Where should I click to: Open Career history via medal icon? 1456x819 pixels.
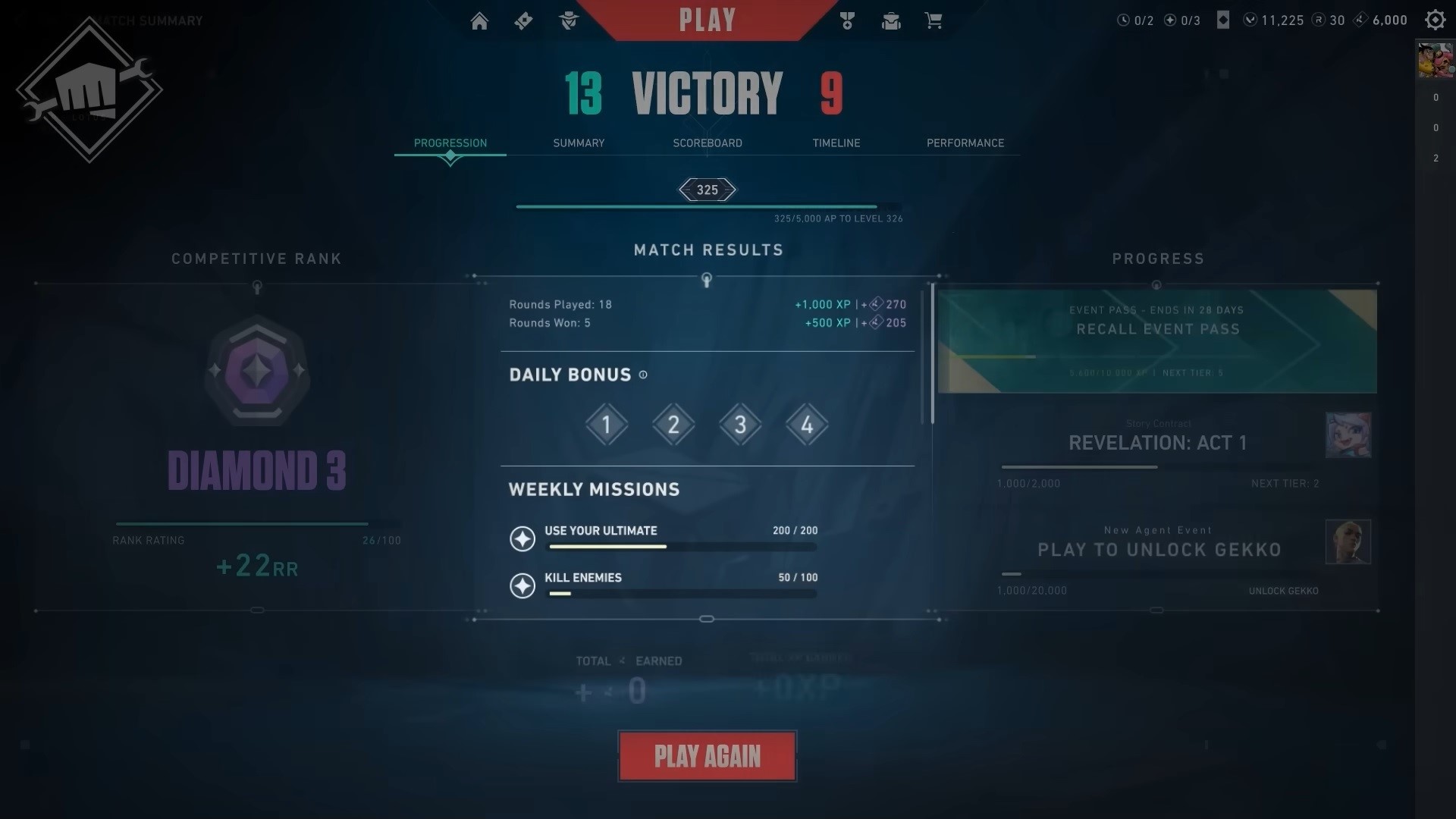coord(847,20)
